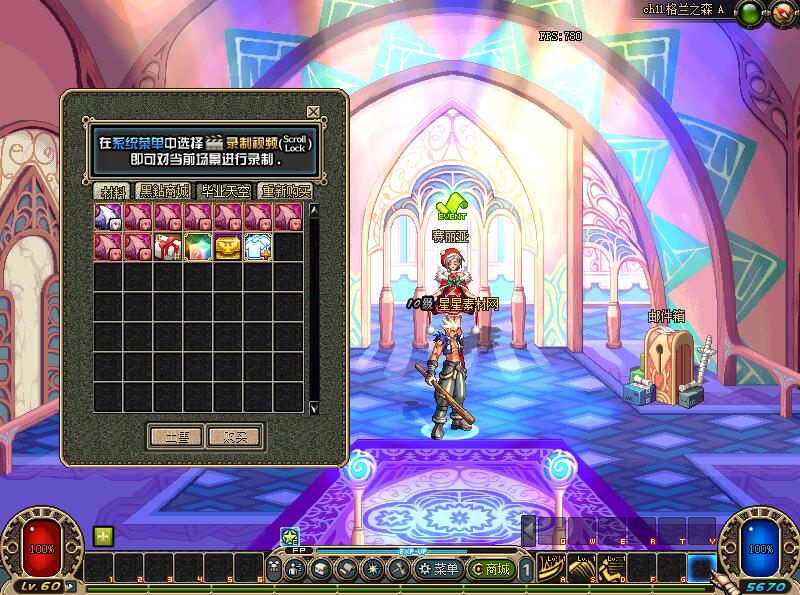This screenshot has width=800, height=595.
Task: Click the hammer icon in the toolbar
Action: pos(397,569)
